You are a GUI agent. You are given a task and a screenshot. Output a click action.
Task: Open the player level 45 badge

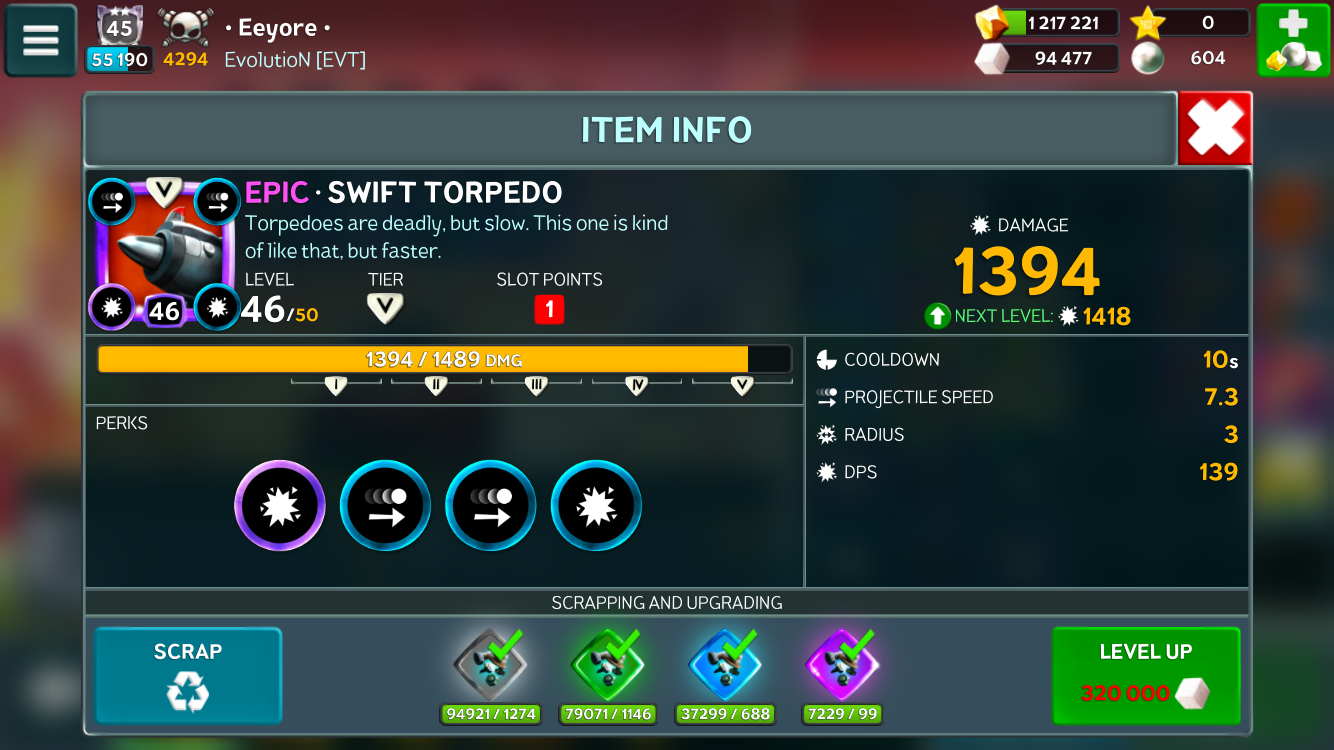pyautogui.click(x=120, y=27)
